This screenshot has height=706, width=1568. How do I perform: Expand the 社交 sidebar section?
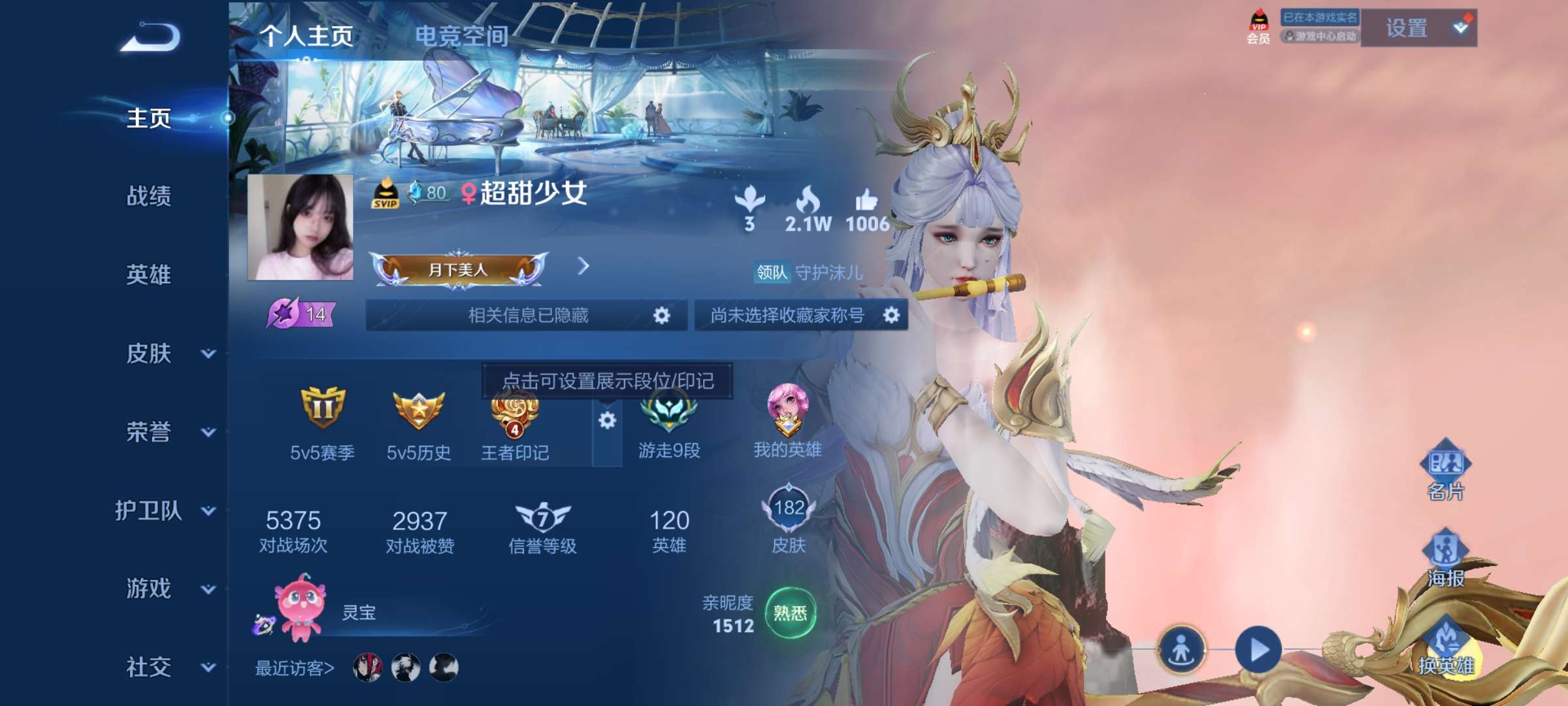[x=208, y=667]
